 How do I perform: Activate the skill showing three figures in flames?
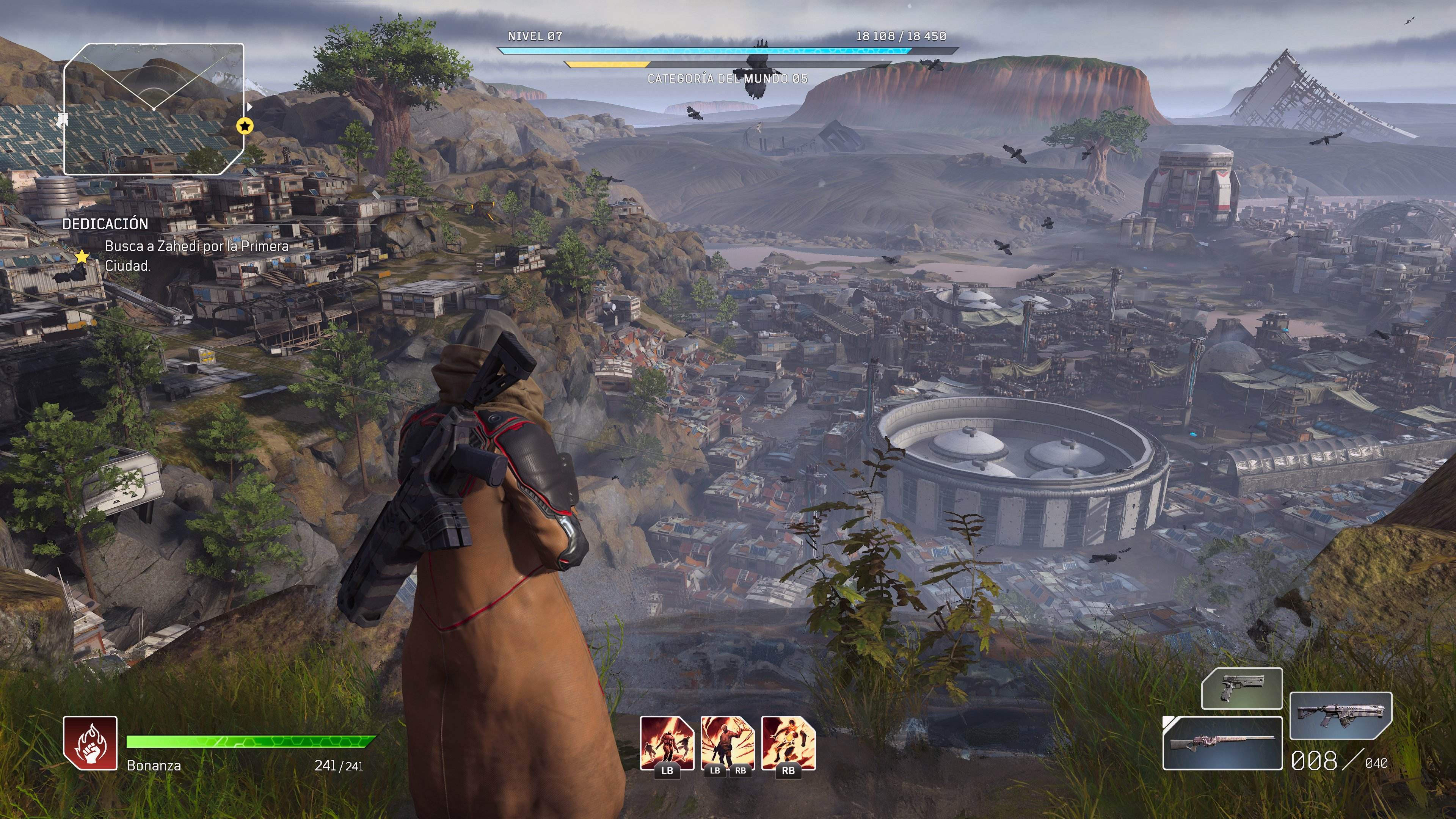[x=667, y=743]
